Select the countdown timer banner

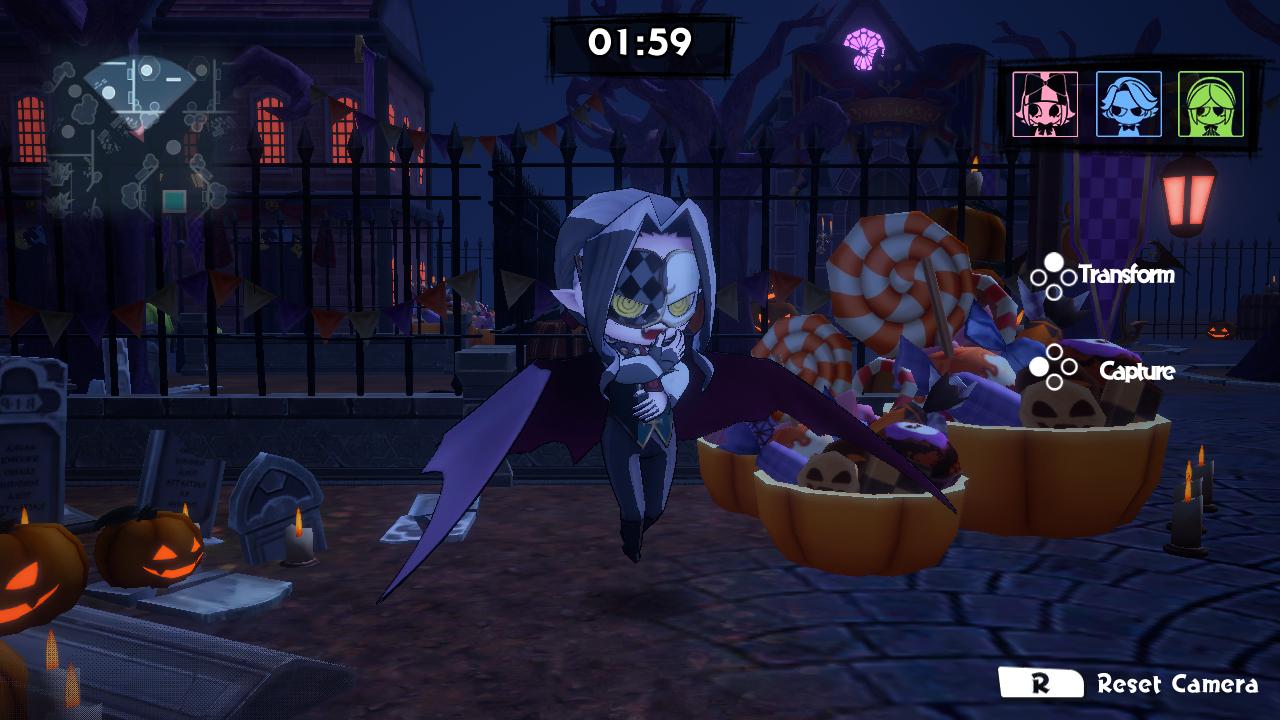pyautogui.click(x=640, y=40)
